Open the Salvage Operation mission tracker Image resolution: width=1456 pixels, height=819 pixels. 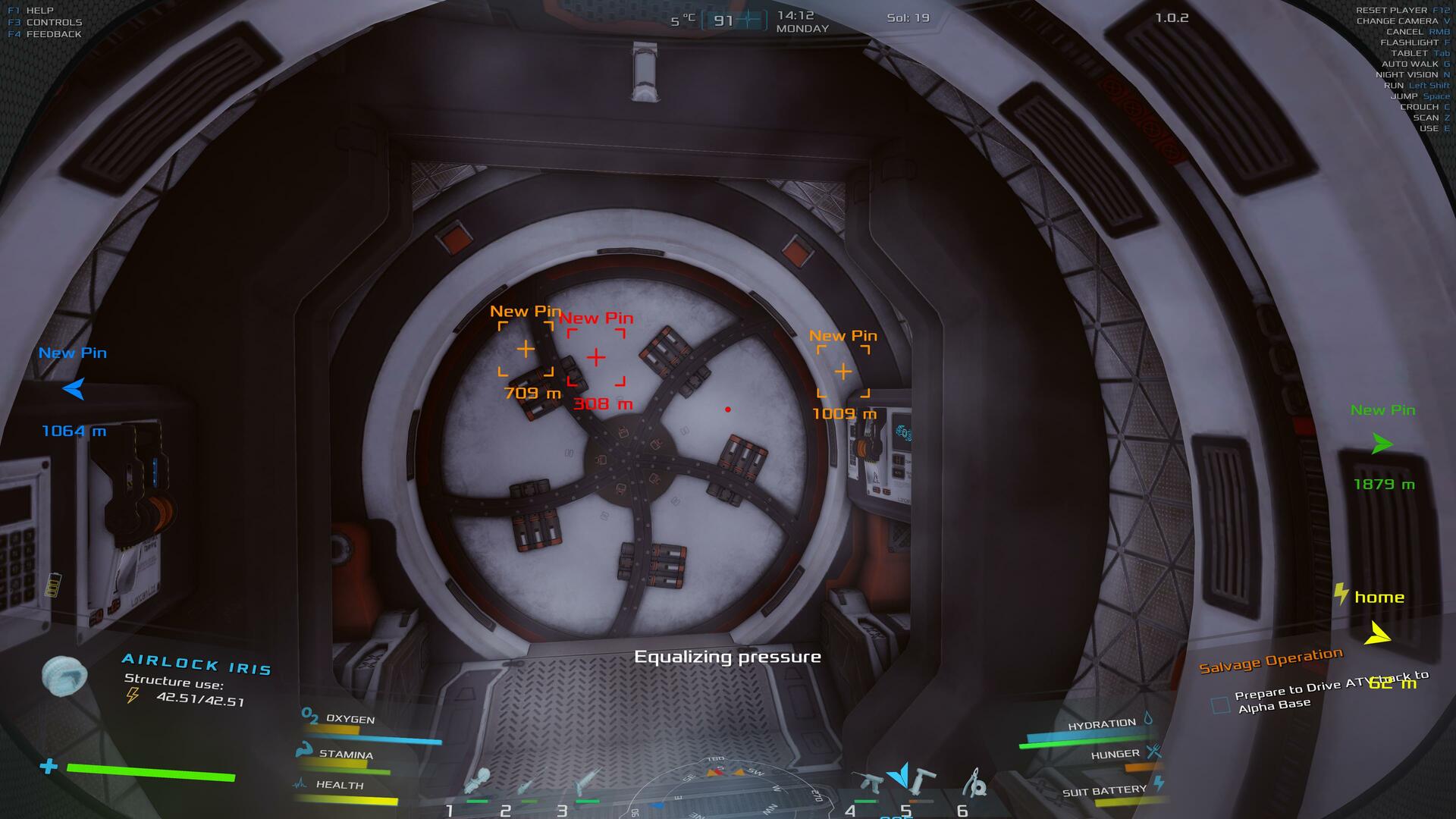[x=1270, y=660]
